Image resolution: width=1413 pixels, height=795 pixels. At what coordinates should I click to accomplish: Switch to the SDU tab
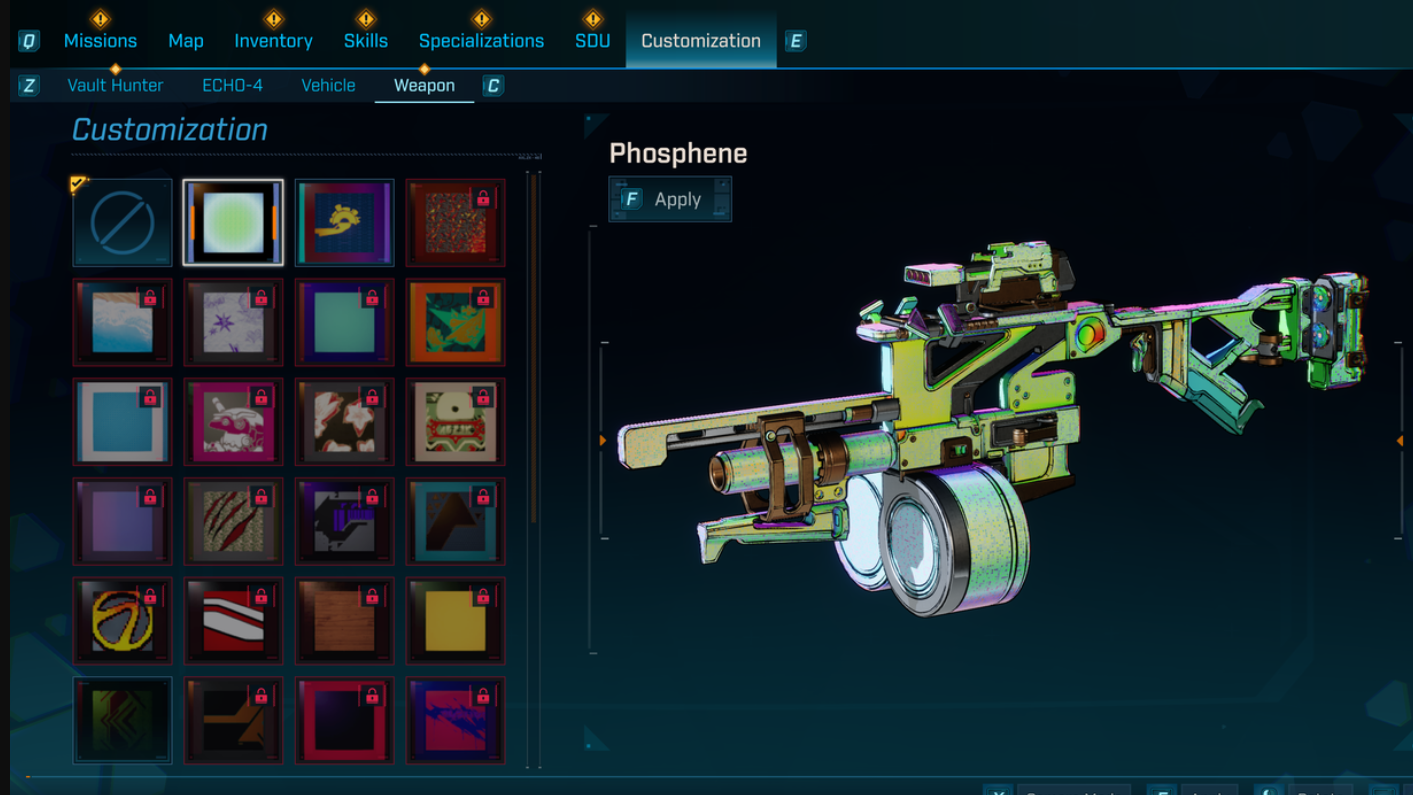pos(592,41)
